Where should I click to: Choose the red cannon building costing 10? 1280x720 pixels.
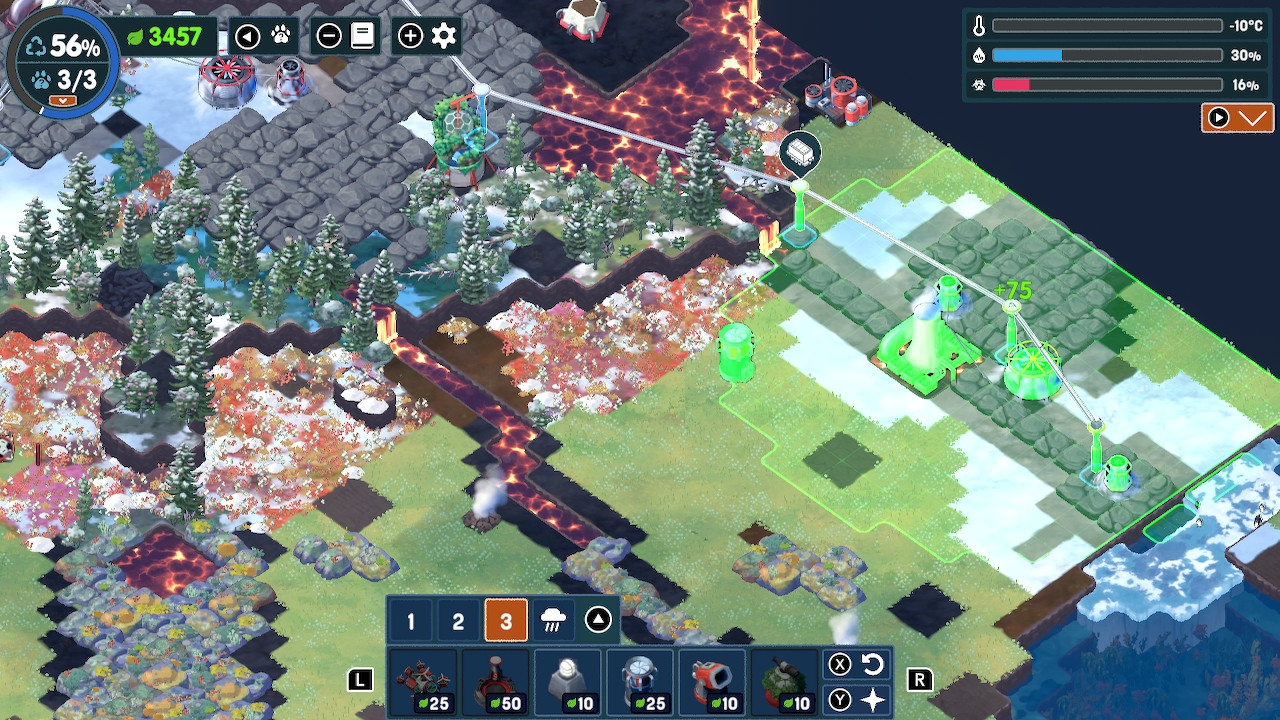[713, 683]
